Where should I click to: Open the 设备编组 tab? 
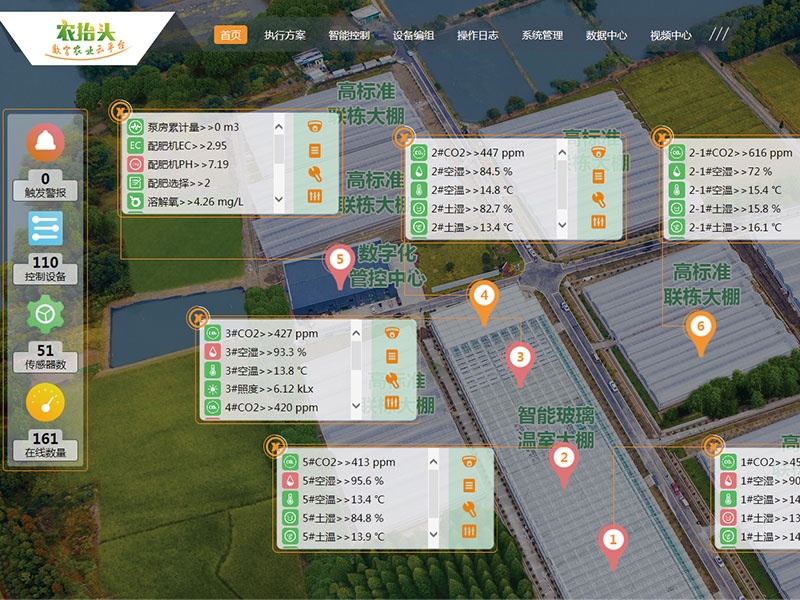click(414, 35)
